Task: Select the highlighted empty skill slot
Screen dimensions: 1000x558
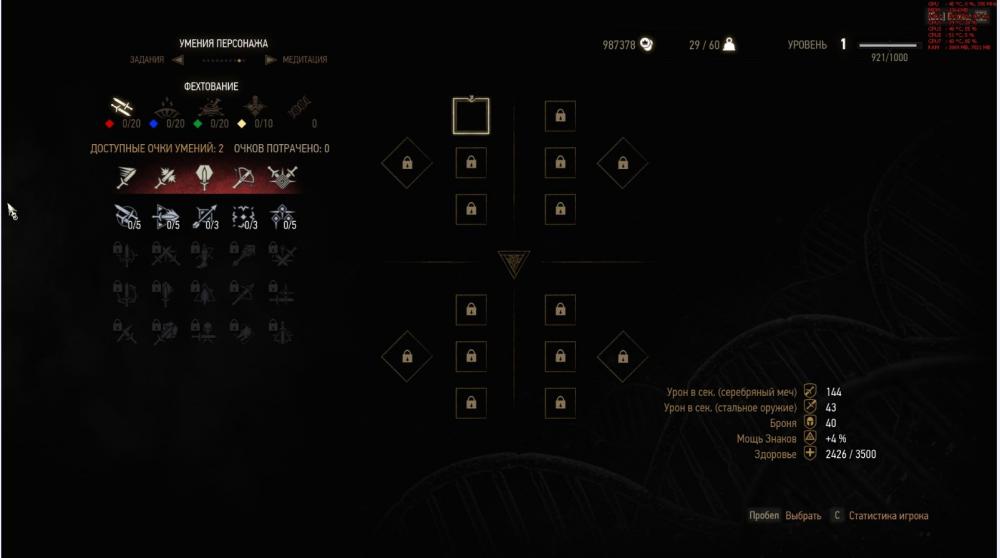Action: (470, 116)
